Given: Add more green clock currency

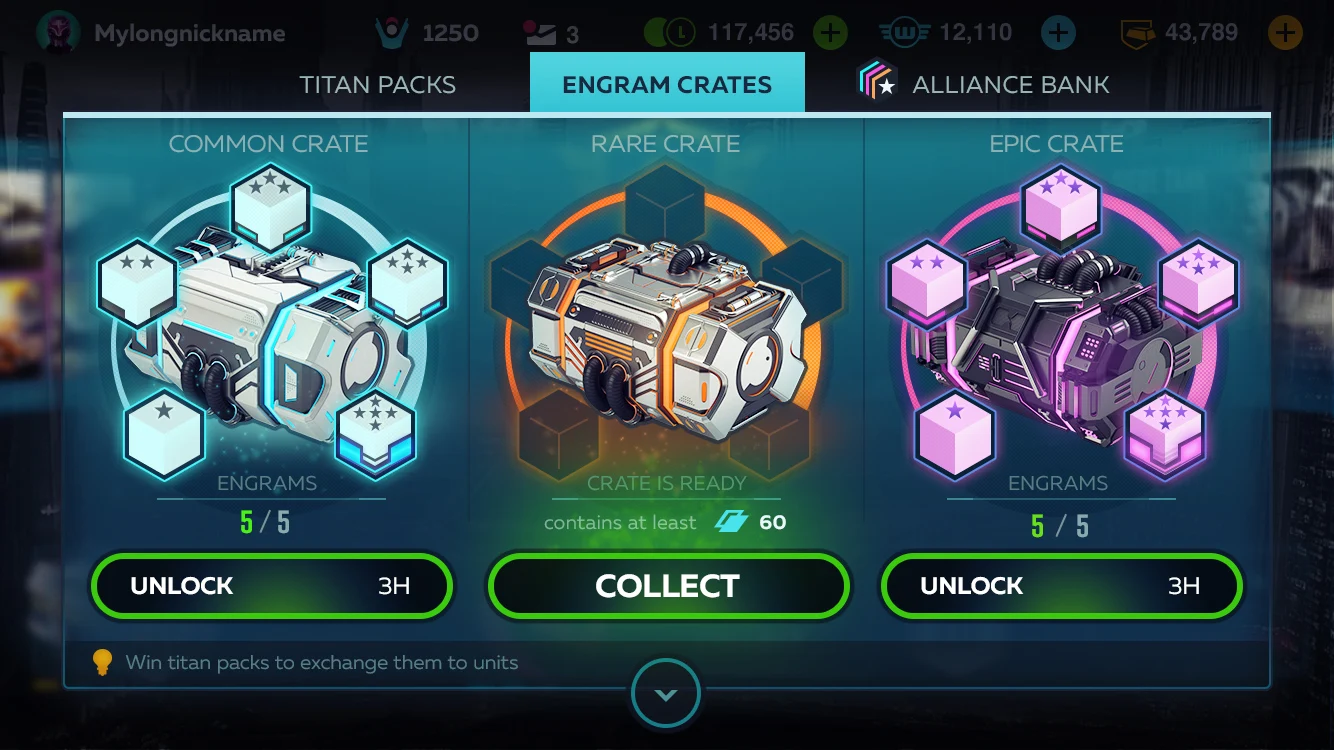Looking at the screenshot, I should coord(829,33).
